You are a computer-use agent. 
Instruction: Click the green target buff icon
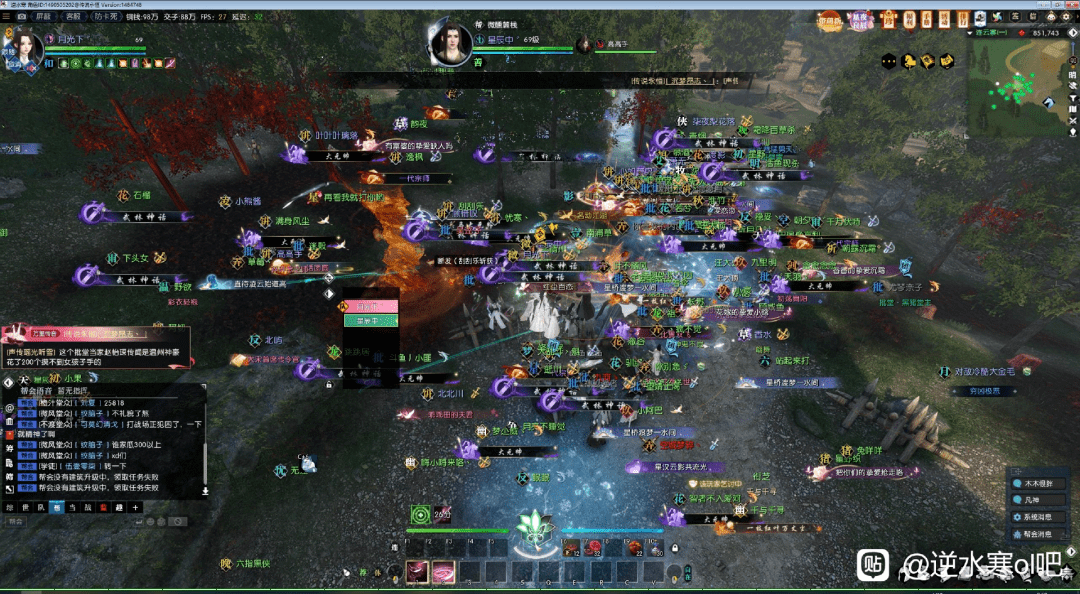(x=421, y=515)
